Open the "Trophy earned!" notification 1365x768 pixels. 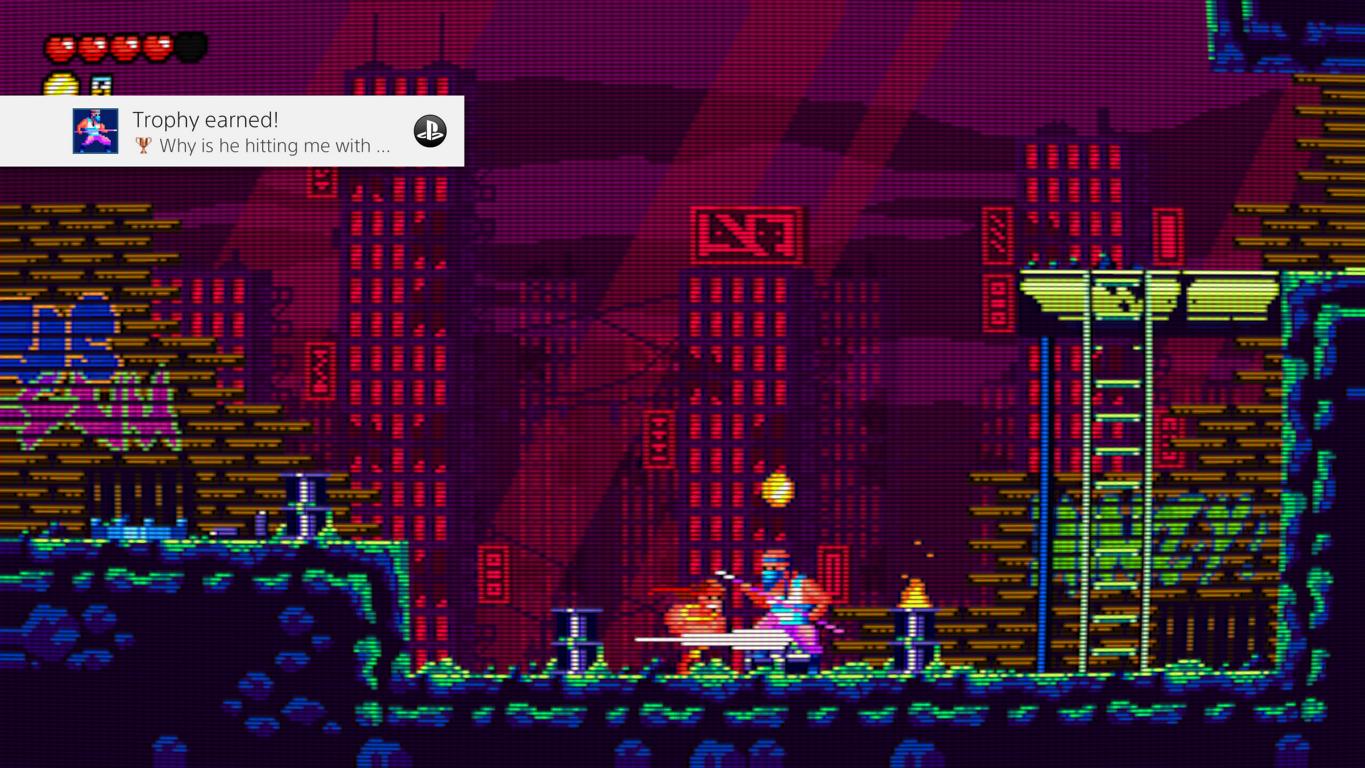point(260,131)
